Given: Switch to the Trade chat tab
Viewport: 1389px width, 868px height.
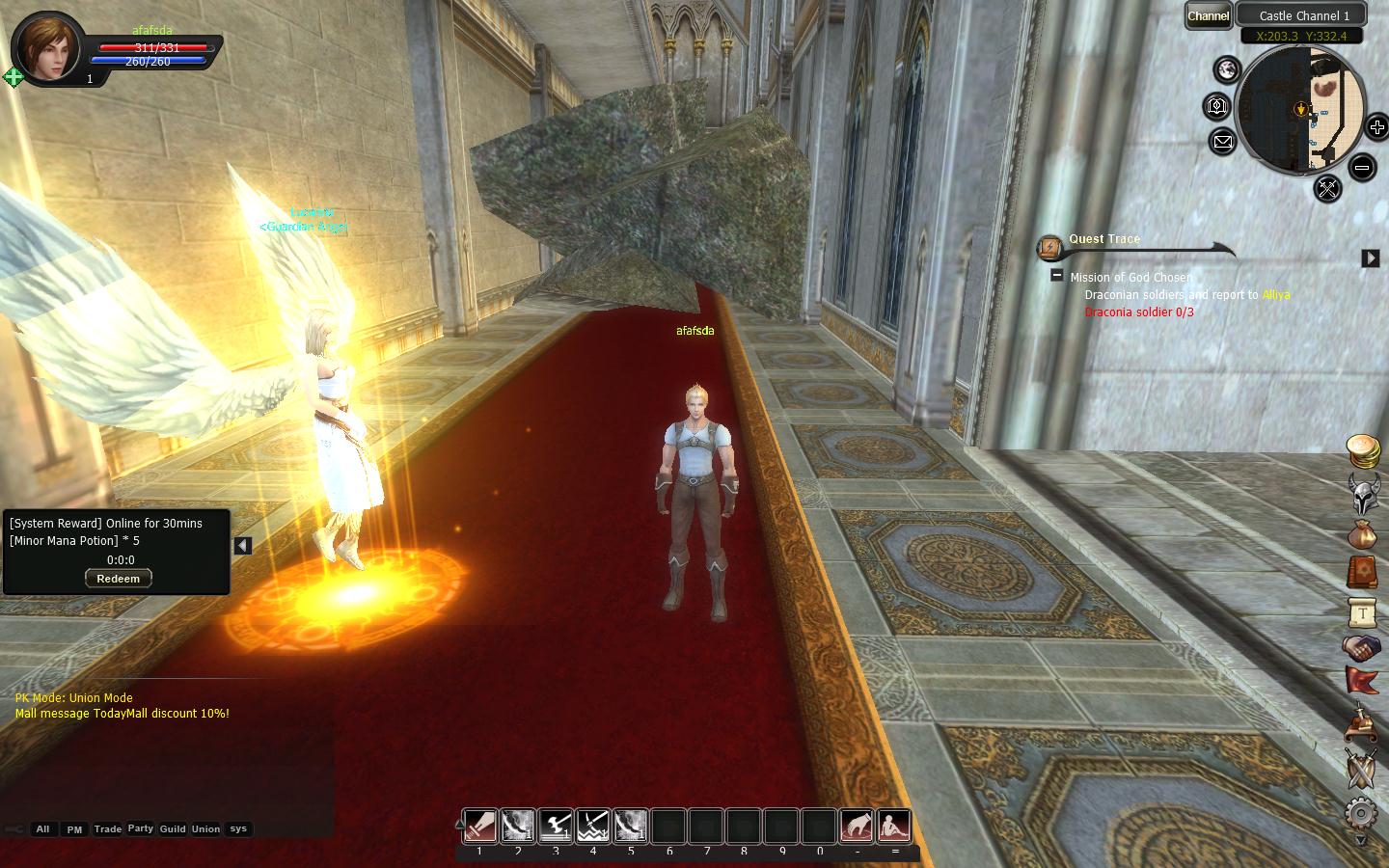Looking at the screenshot, I should coord(107,829).
